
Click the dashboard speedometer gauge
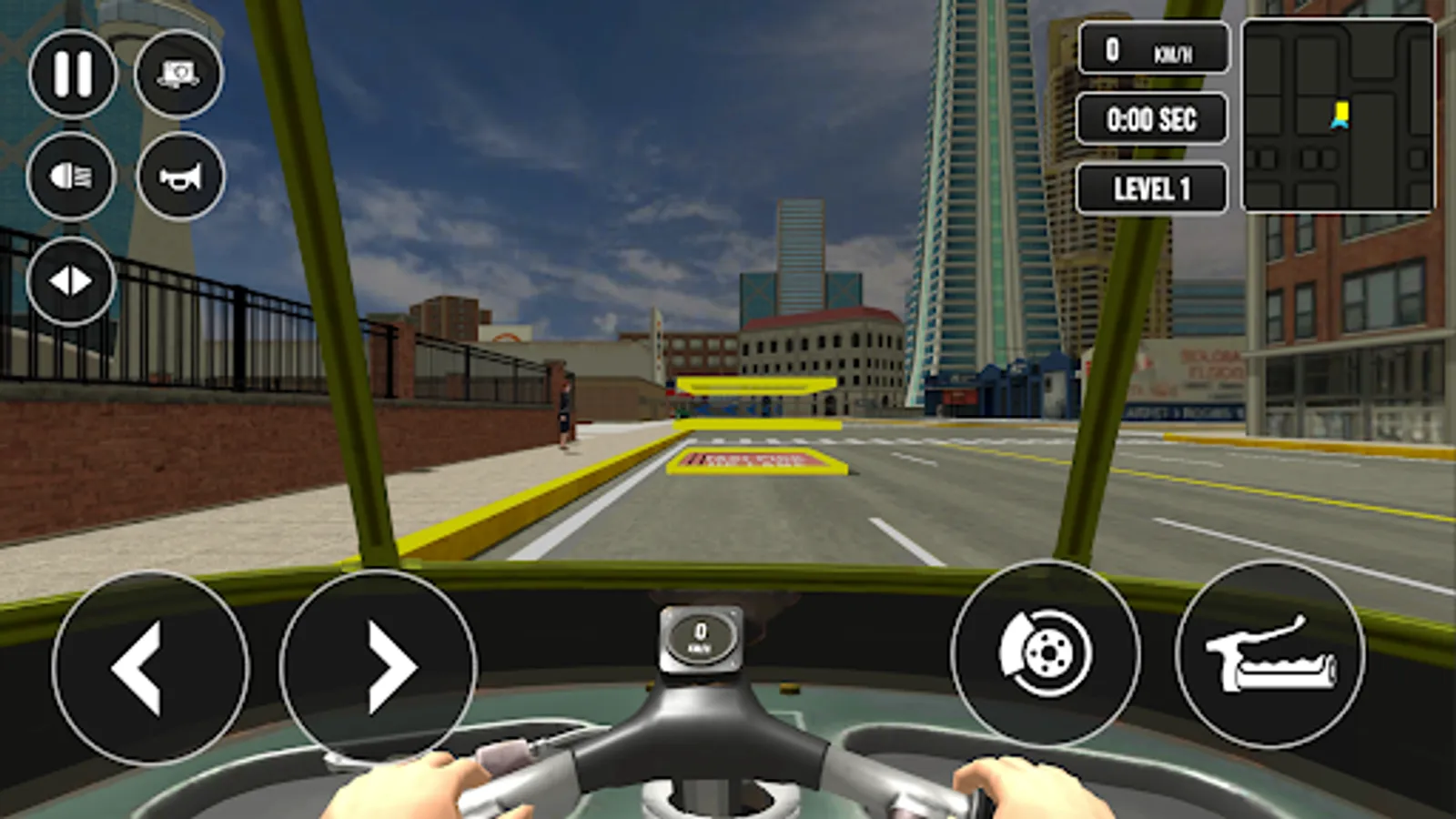(700, 636)
